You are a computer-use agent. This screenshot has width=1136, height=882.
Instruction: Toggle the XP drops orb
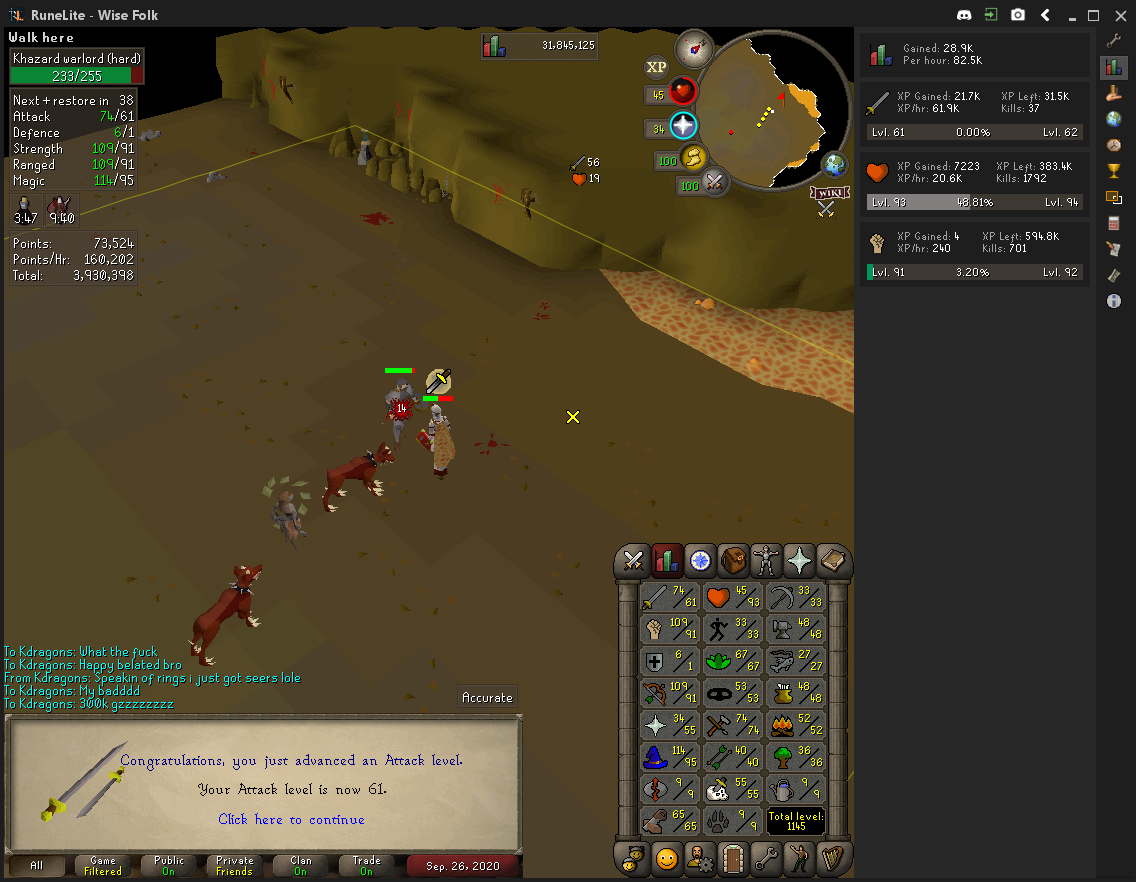tap(656, 67)
